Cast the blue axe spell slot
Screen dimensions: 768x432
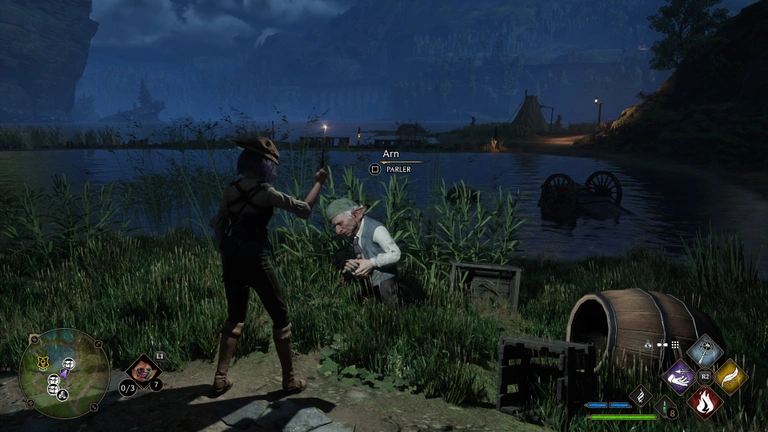tap(706, 351)
